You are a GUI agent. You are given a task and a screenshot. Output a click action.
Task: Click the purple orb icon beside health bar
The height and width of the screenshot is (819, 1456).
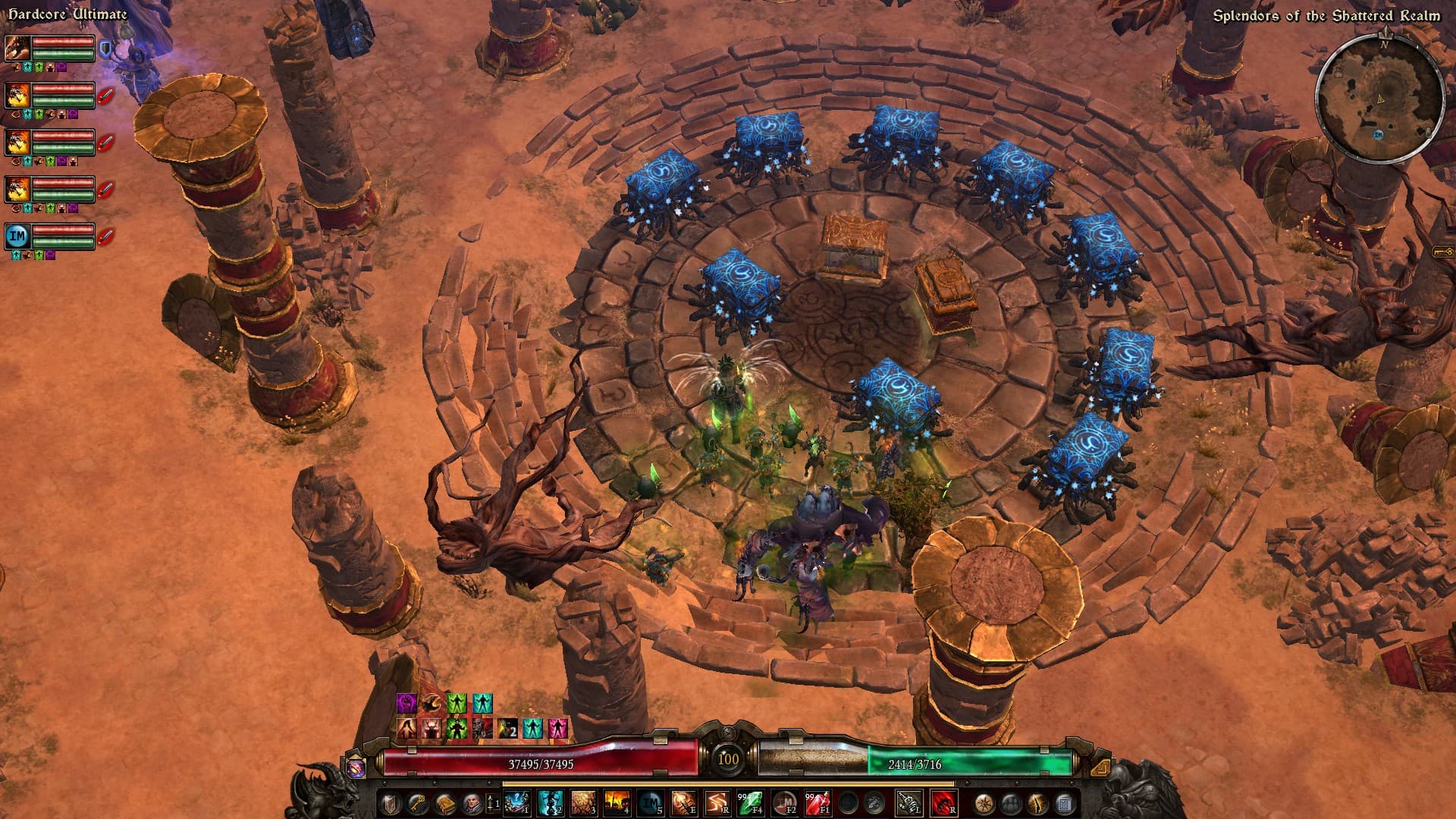356,768
